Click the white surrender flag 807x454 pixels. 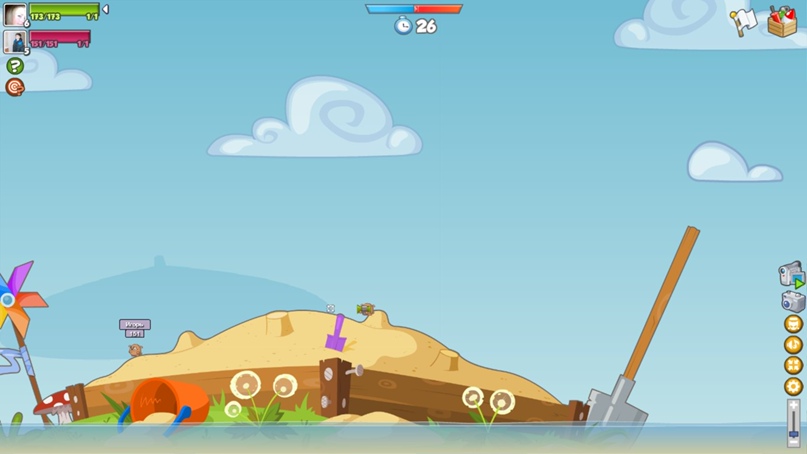tap(743, 21)
